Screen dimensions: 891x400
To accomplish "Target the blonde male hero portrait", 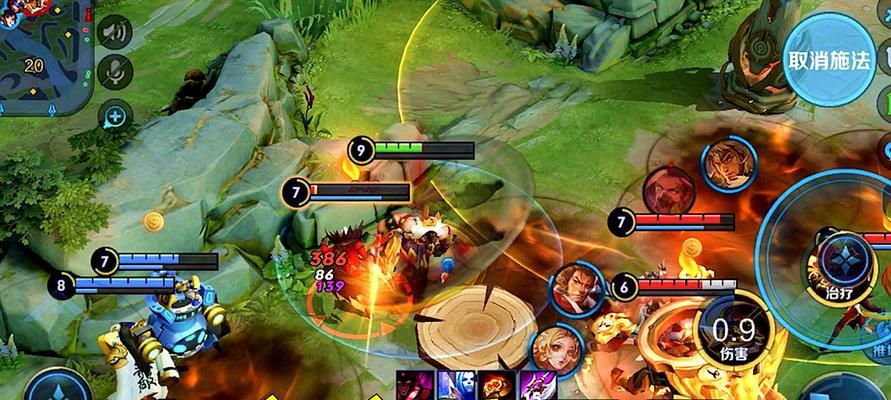I will [729, 165].
